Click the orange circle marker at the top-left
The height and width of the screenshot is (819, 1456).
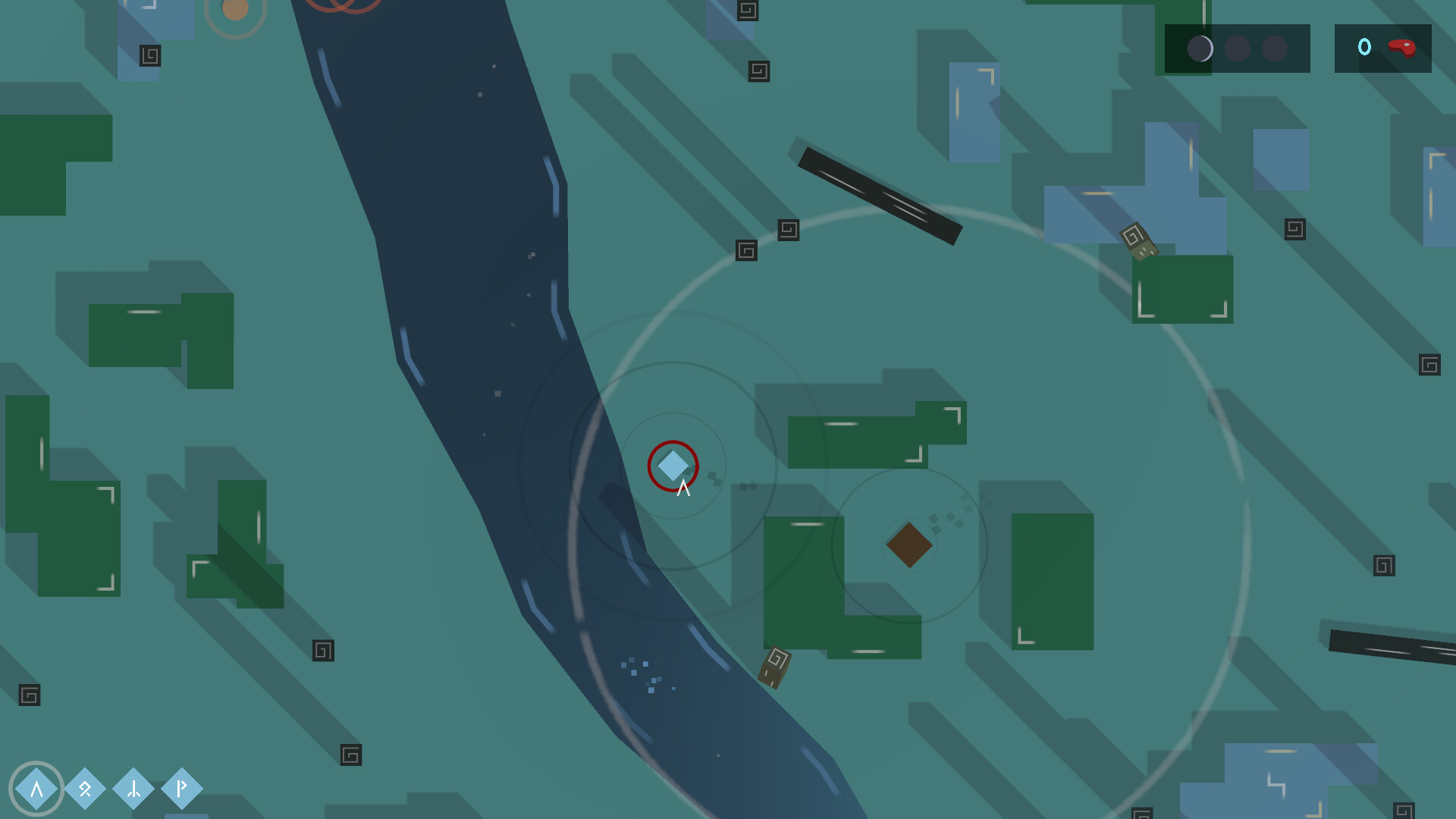(236, 11)
